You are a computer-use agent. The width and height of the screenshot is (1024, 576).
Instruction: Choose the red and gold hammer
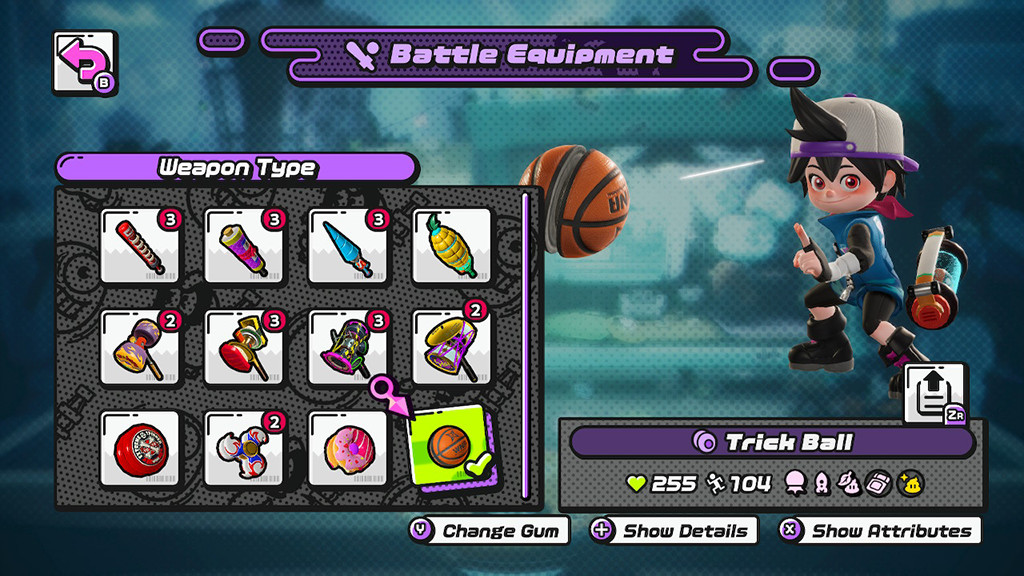[244, 347]
